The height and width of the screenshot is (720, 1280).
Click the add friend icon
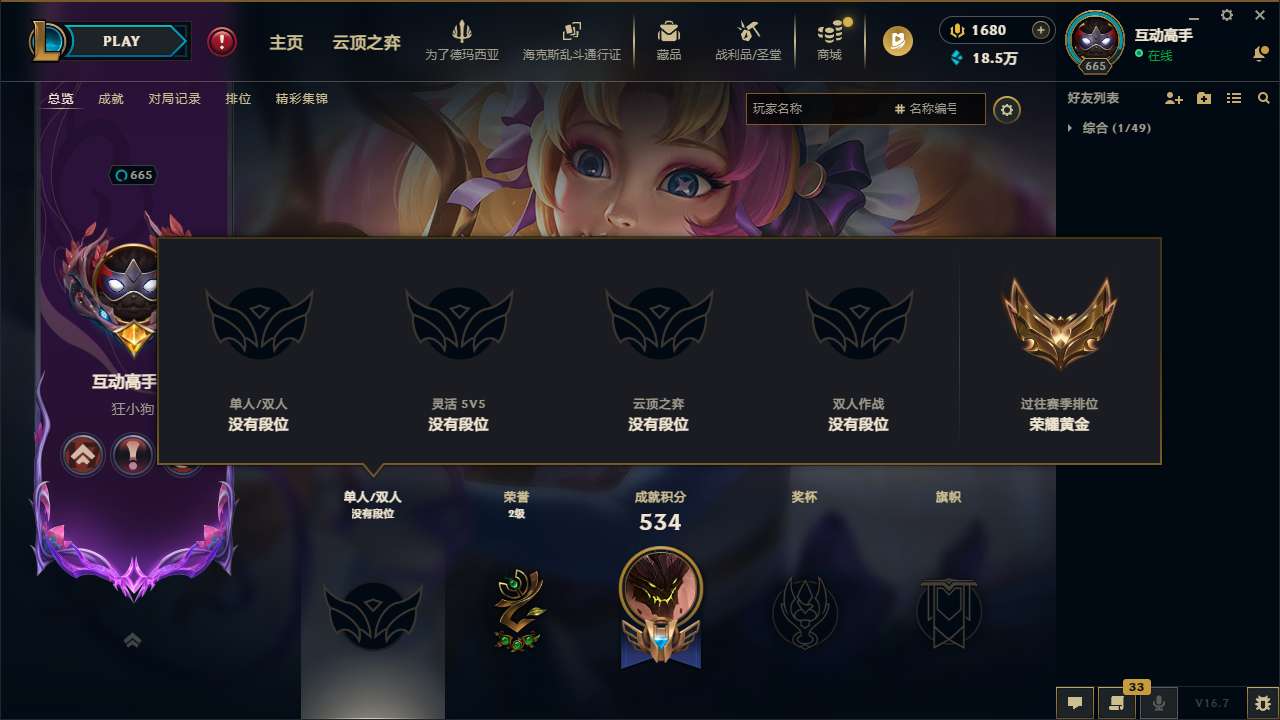[1175, 98]
